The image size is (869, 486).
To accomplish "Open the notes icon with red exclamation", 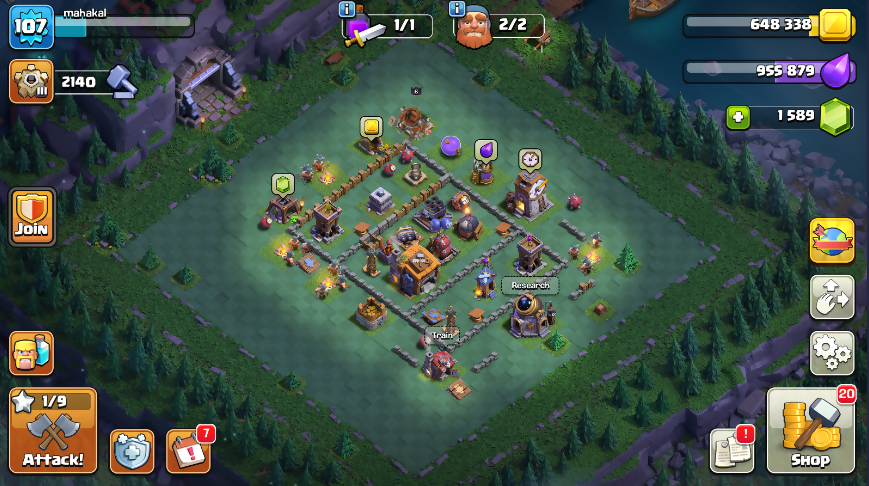I will tap(731, 451).
